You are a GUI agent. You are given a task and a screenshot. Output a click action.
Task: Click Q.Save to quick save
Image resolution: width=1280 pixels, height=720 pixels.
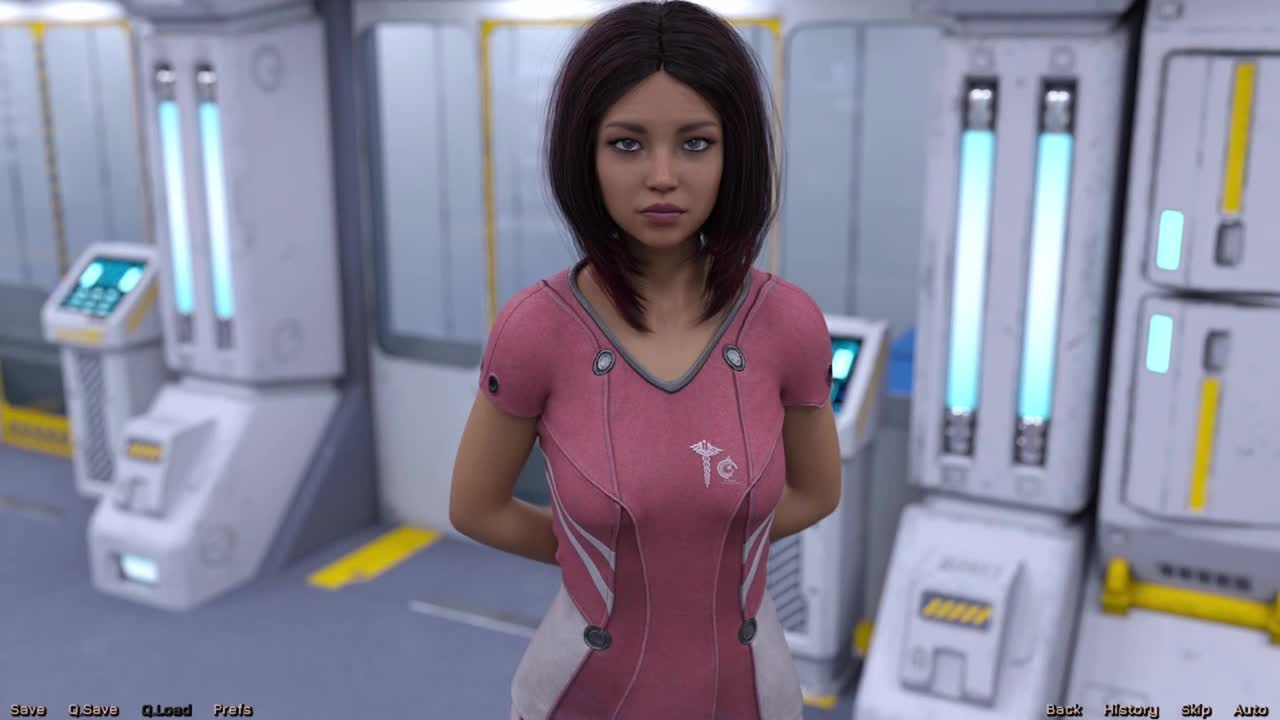pyautogui.click(x=93, y=710)
